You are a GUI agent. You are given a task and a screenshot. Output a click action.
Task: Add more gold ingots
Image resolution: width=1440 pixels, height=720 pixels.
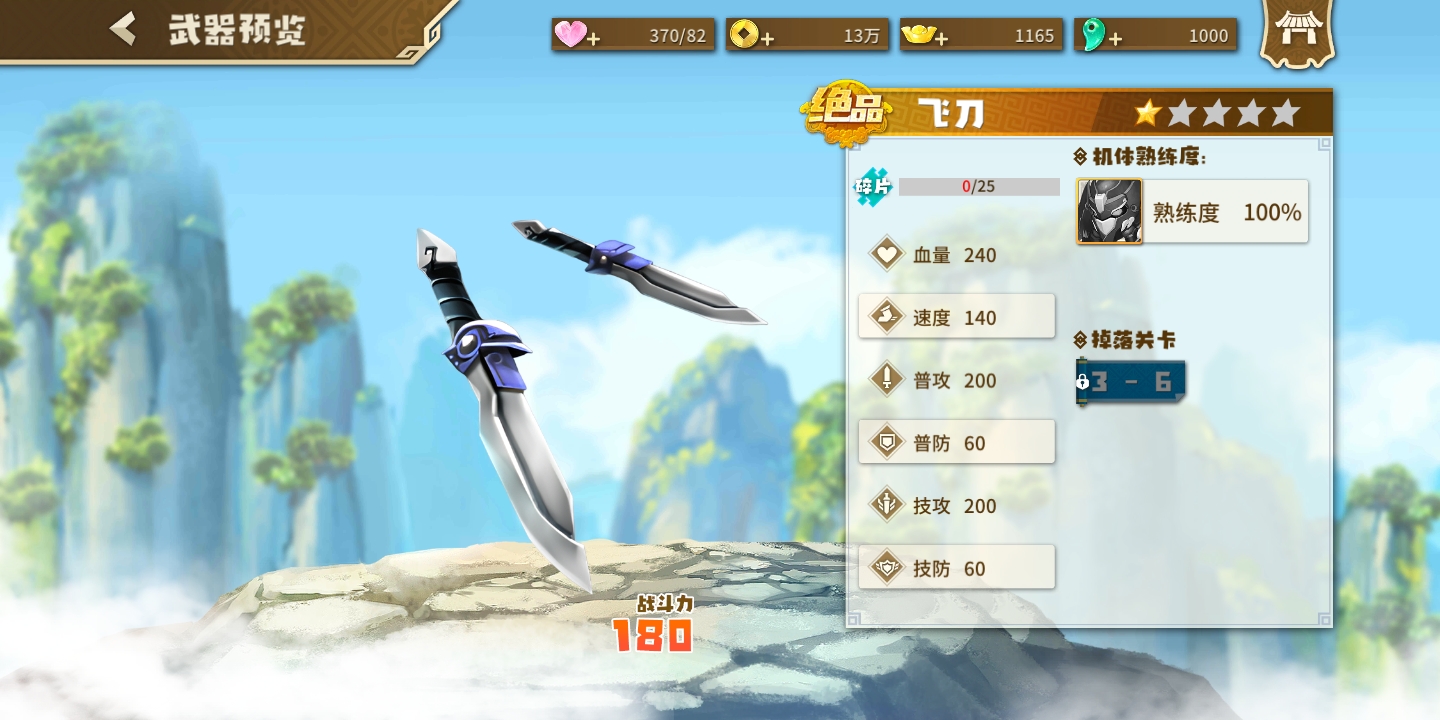pyautogui.click(x=941, y=38)
